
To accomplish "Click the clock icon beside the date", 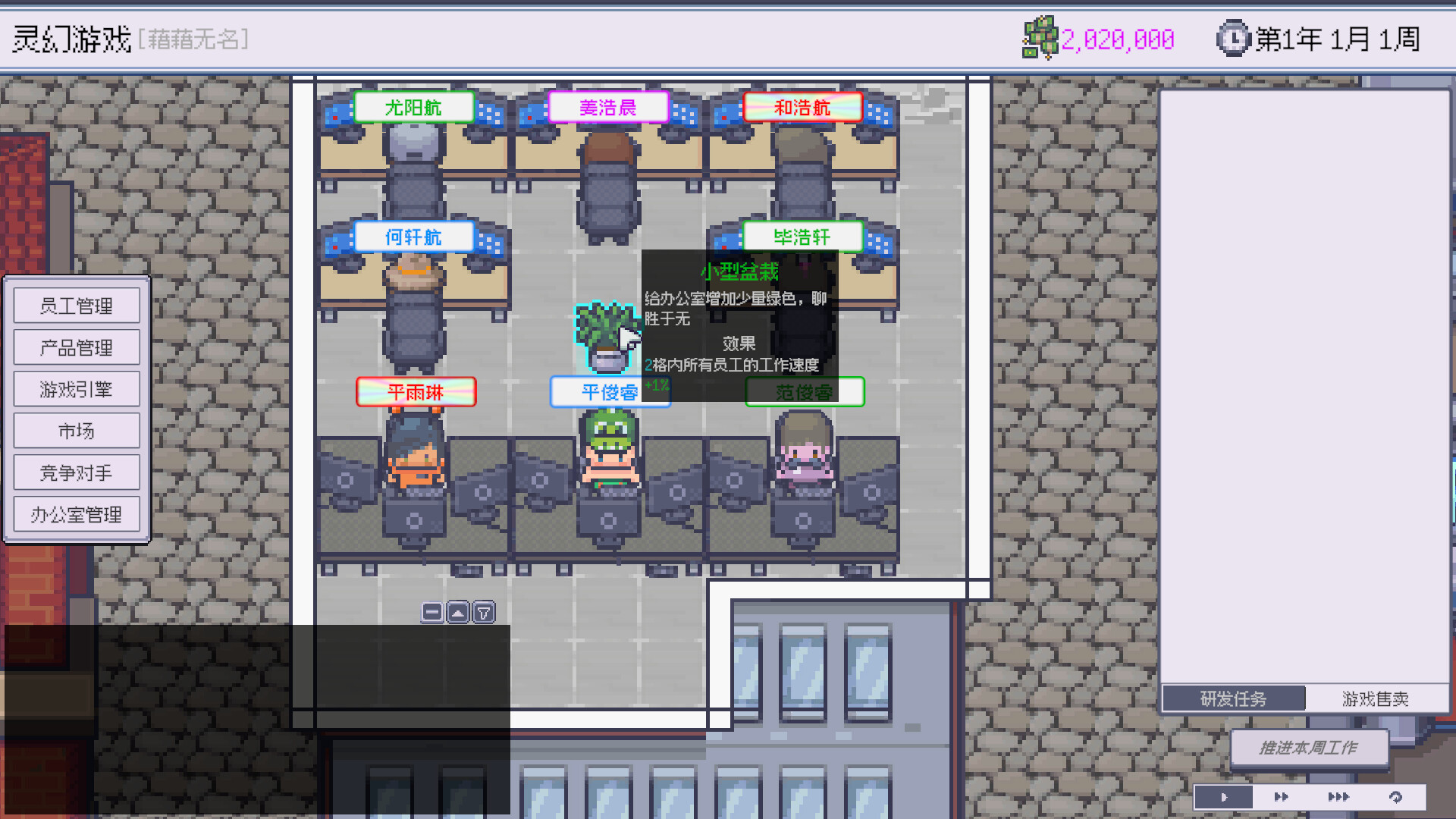I will pos(1232,38).
